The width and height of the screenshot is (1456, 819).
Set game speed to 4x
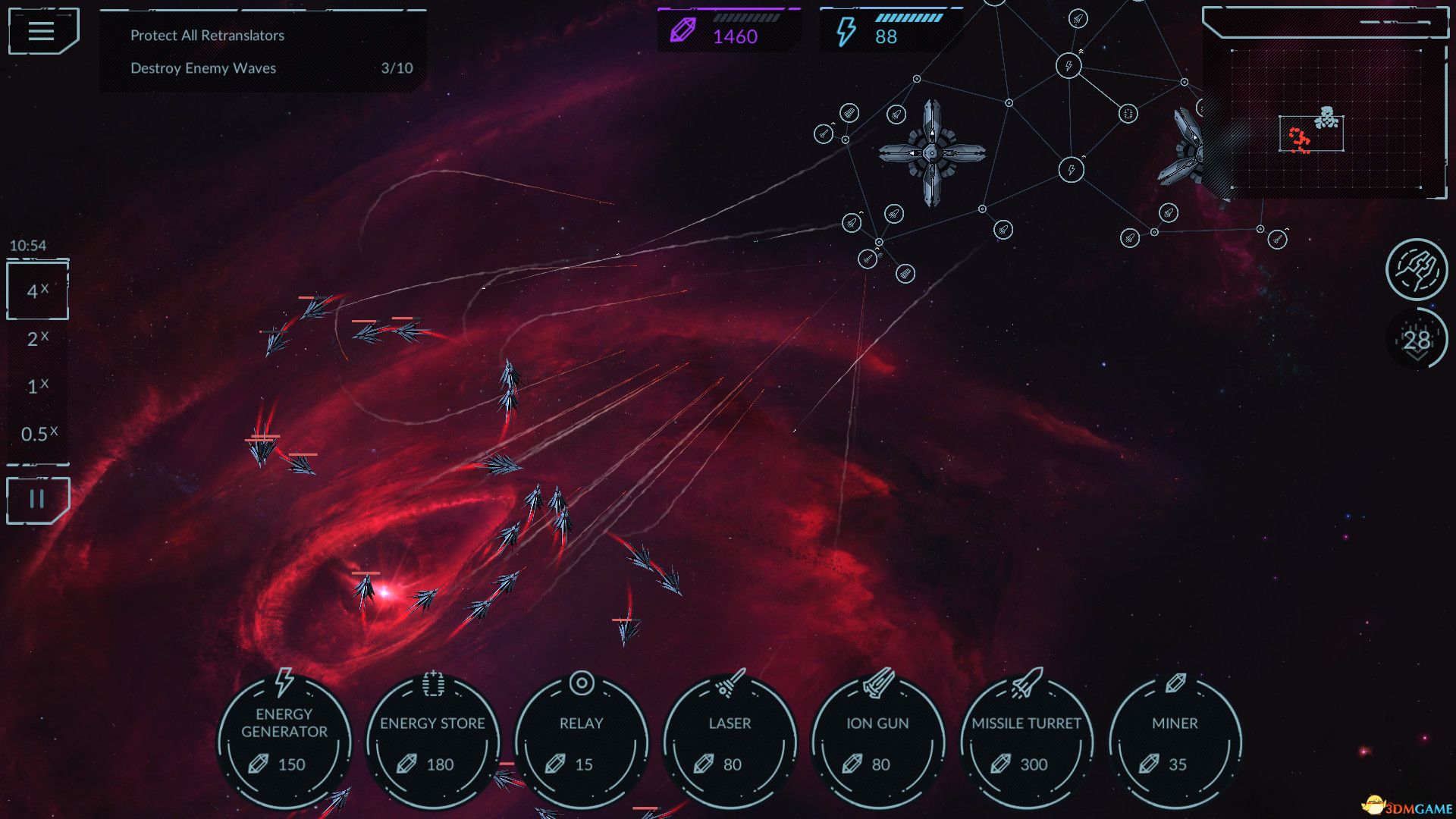[37, 290]
